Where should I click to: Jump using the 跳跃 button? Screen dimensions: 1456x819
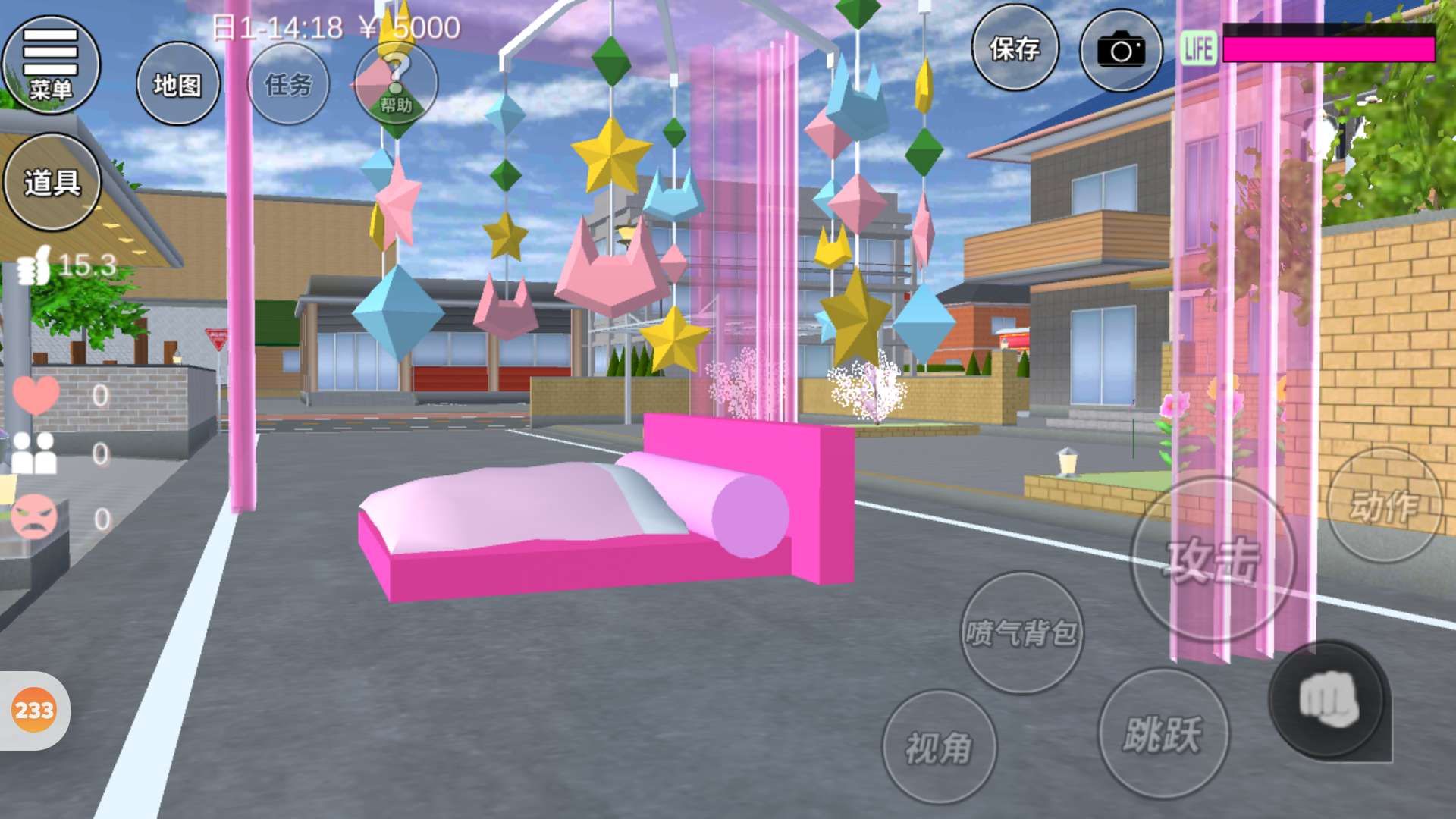tap(1163, 733)
